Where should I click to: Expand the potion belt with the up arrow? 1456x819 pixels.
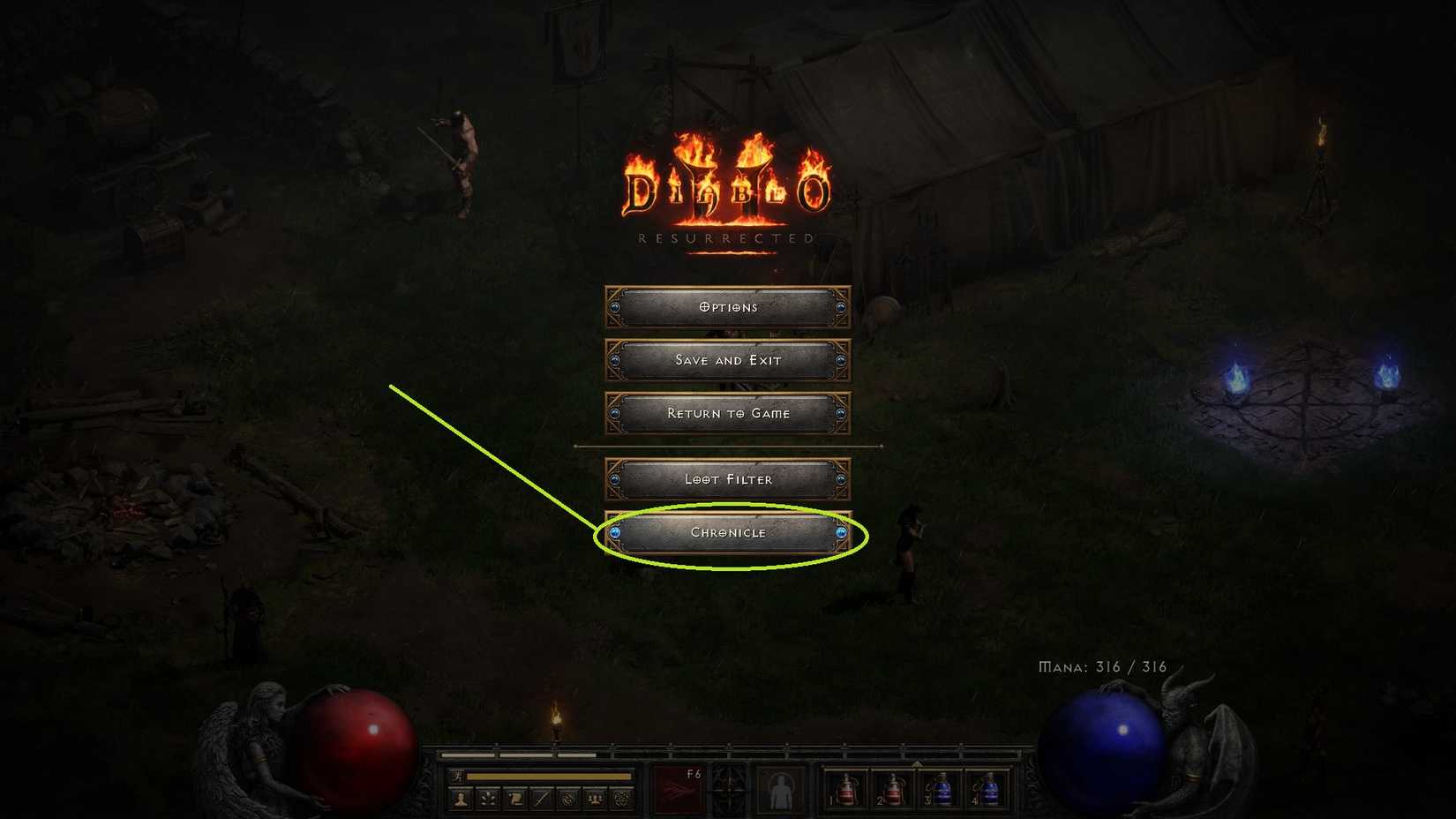pyautogui.click(x=918, y=763)
